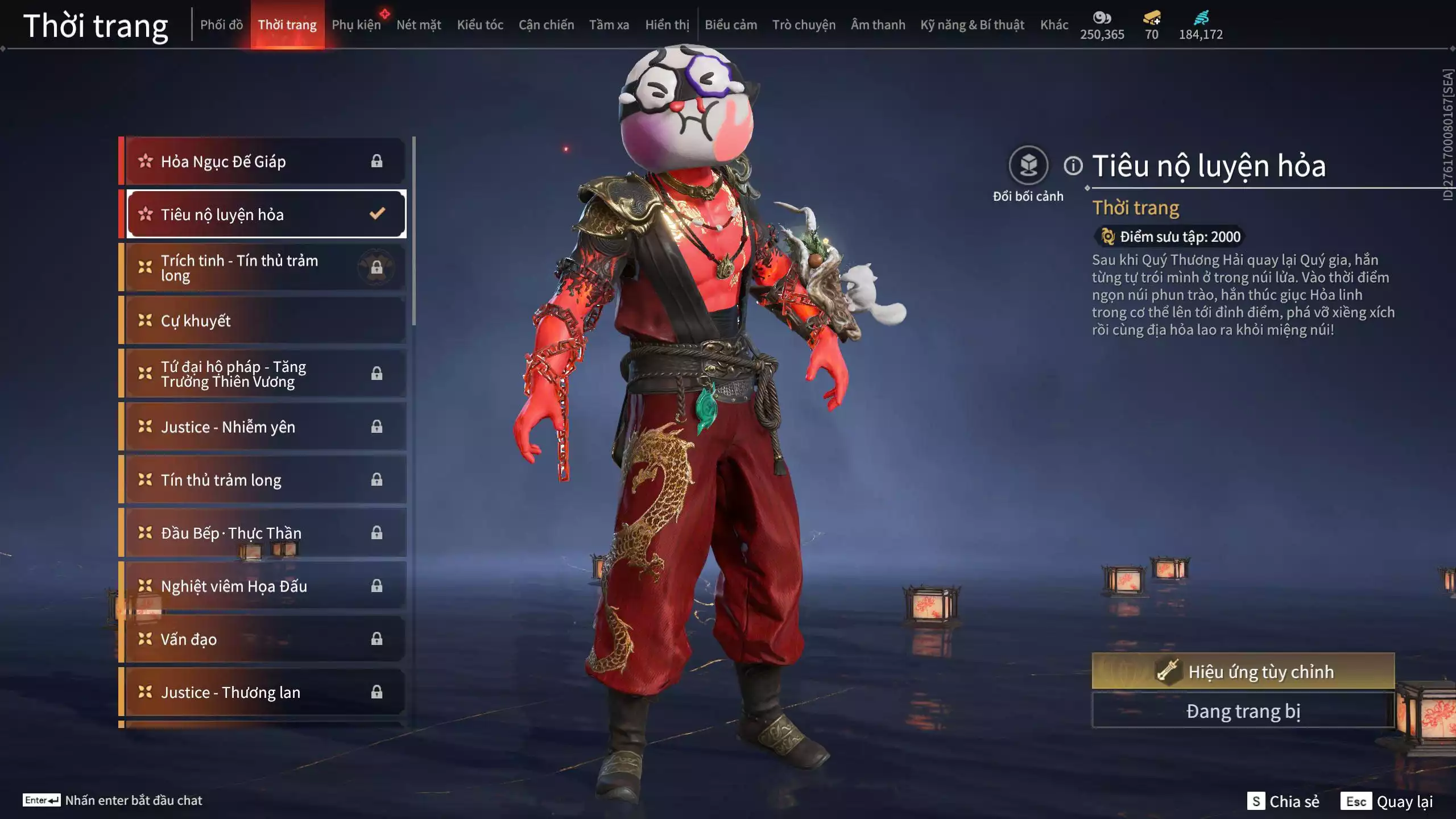Select the Âm thanh tab

point(878,25)
